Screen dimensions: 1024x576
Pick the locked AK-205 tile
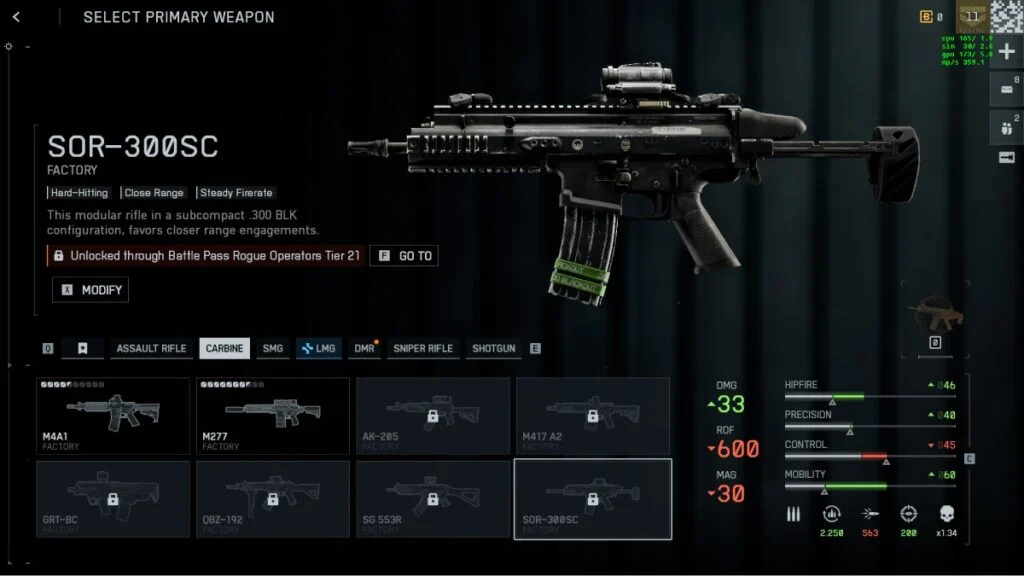[x=433, y=415]
